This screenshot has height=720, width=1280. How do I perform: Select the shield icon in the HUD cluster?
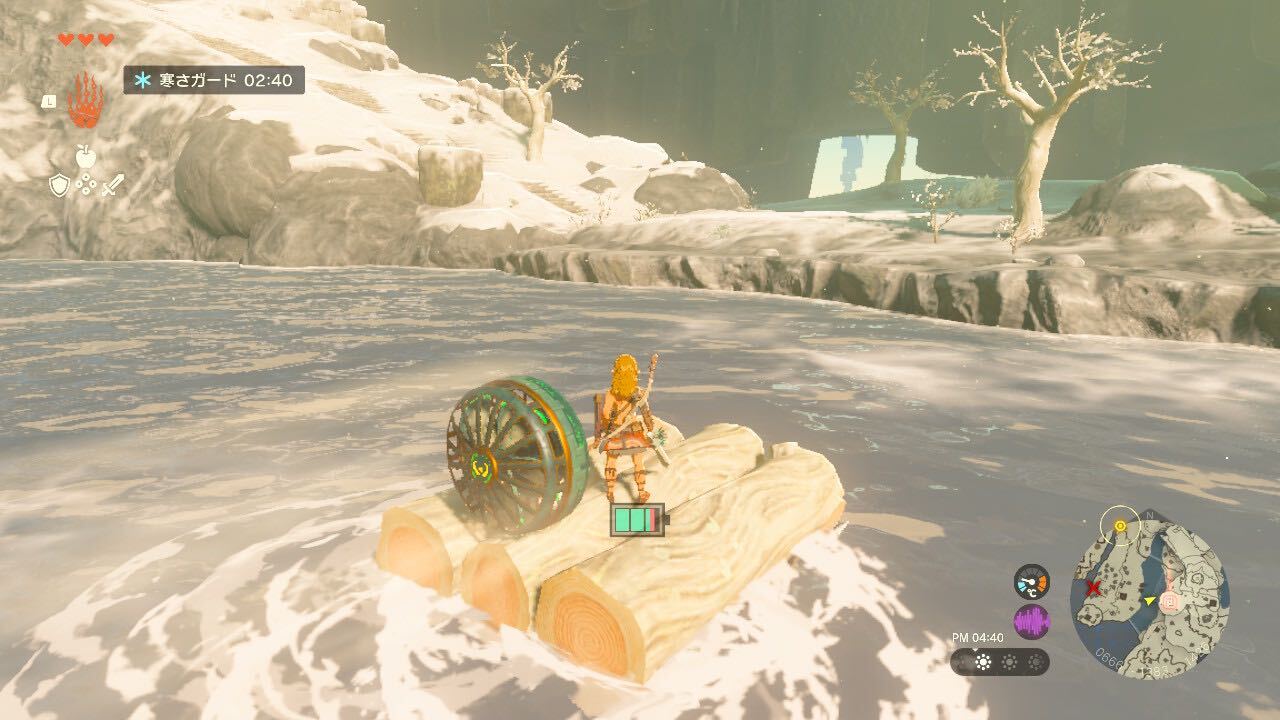(x=60, y=185)
